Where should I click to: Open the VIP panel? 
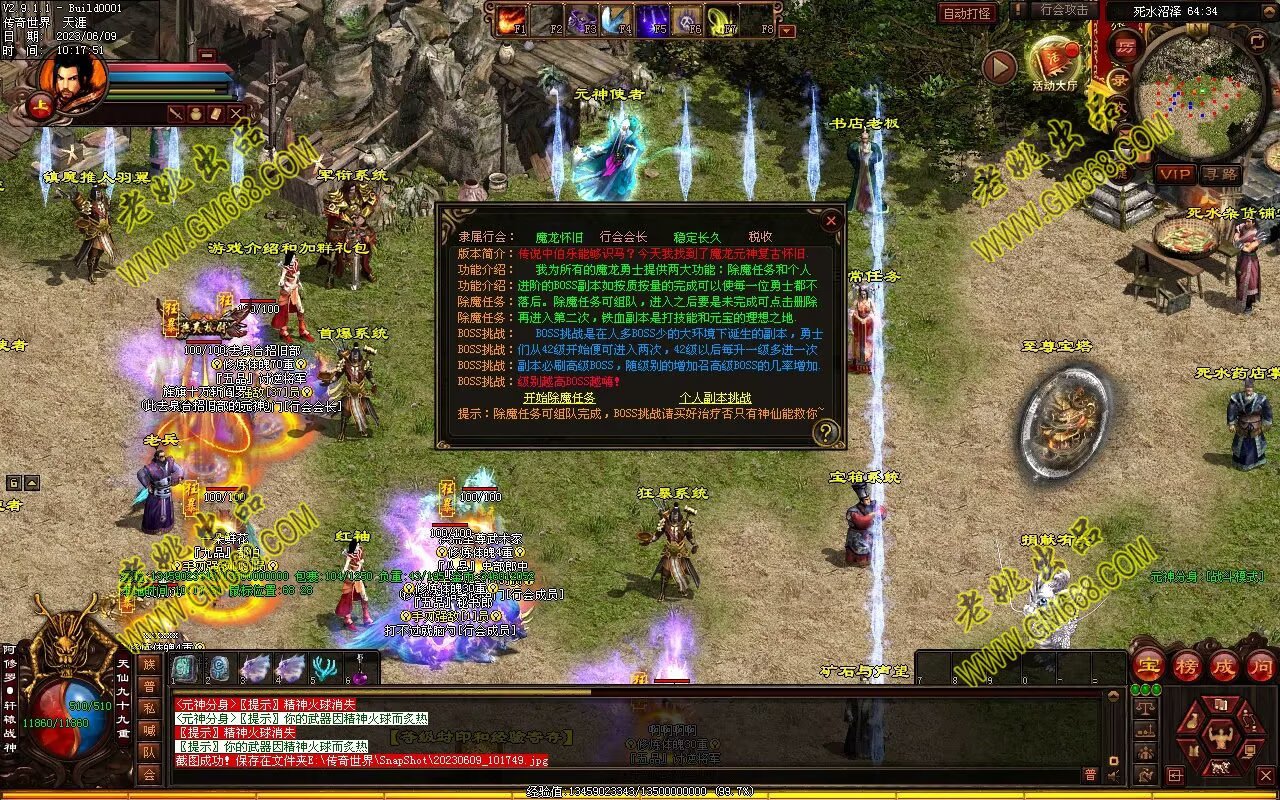coord(1175,174)
